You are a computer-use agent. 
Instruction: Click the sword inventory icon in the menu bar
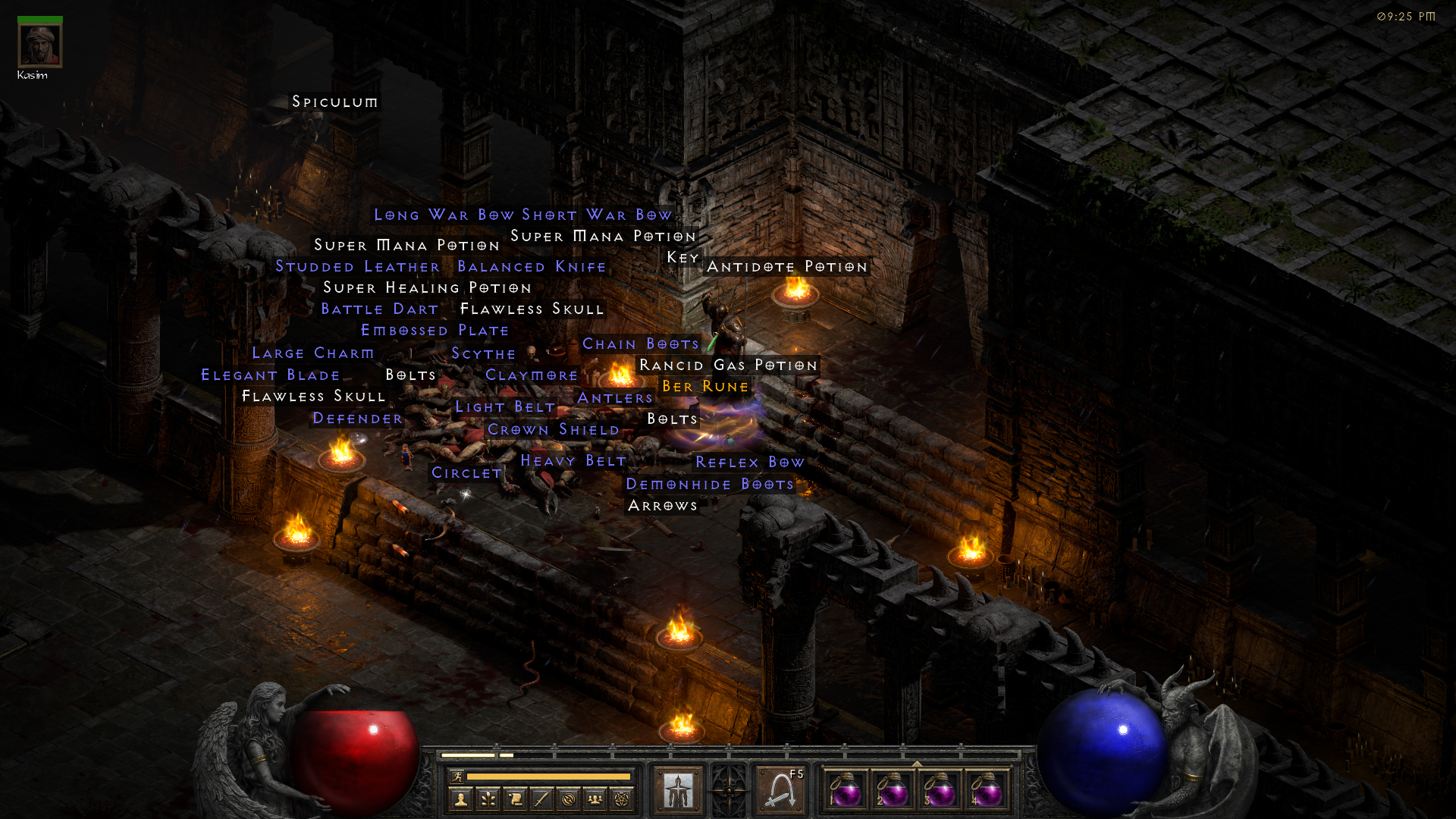click(541, 798)
